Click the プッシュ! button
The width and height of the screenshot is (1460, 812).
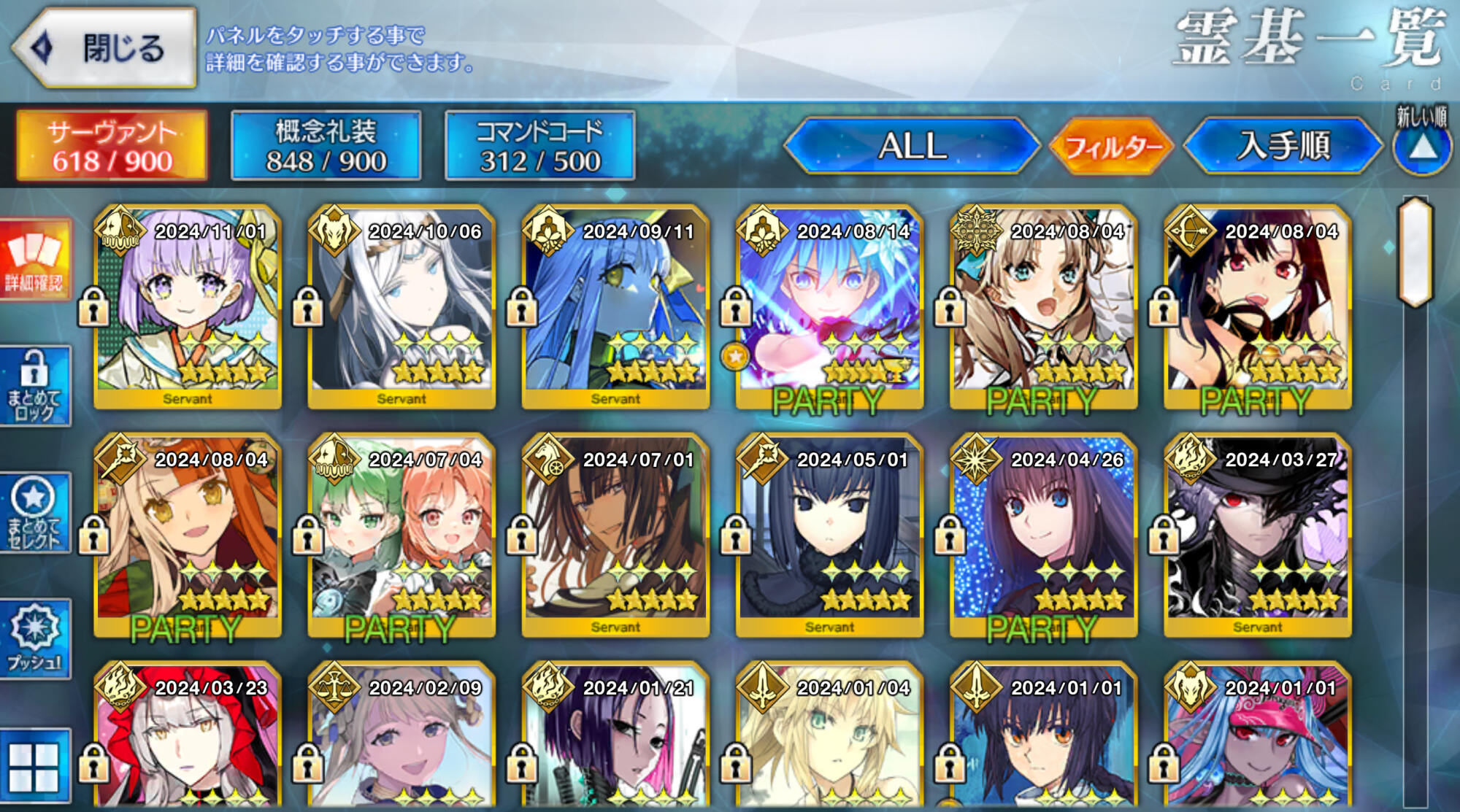coord(35,640)
